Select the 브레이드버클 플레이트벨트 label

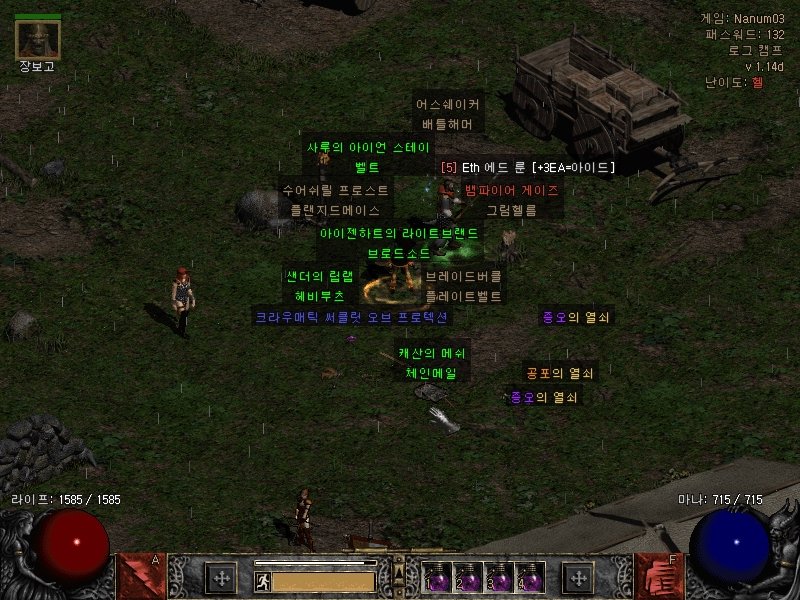(x=464, y=286)
